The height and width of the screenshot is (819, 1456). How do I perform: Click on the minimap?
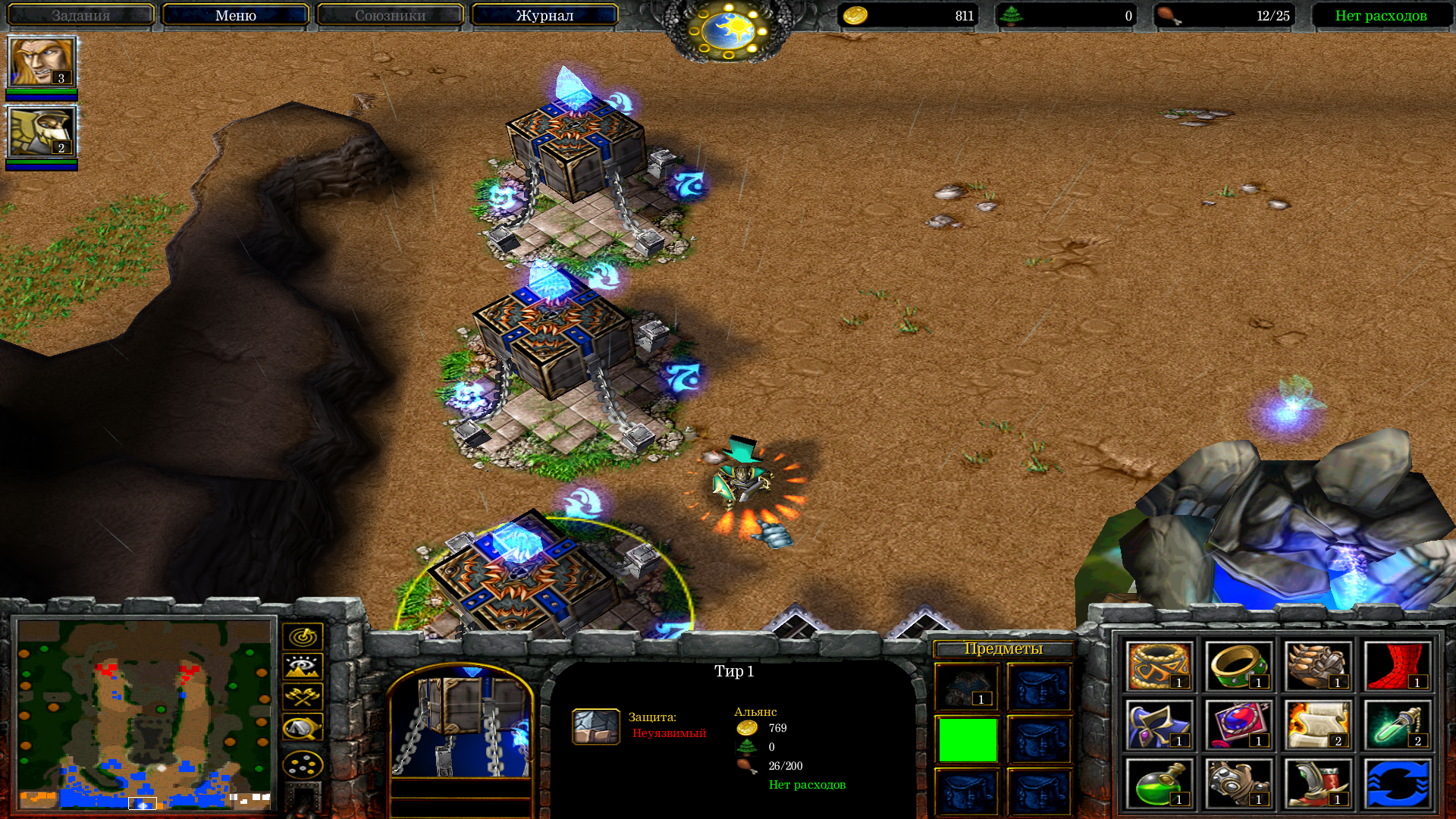click(144, 714)
